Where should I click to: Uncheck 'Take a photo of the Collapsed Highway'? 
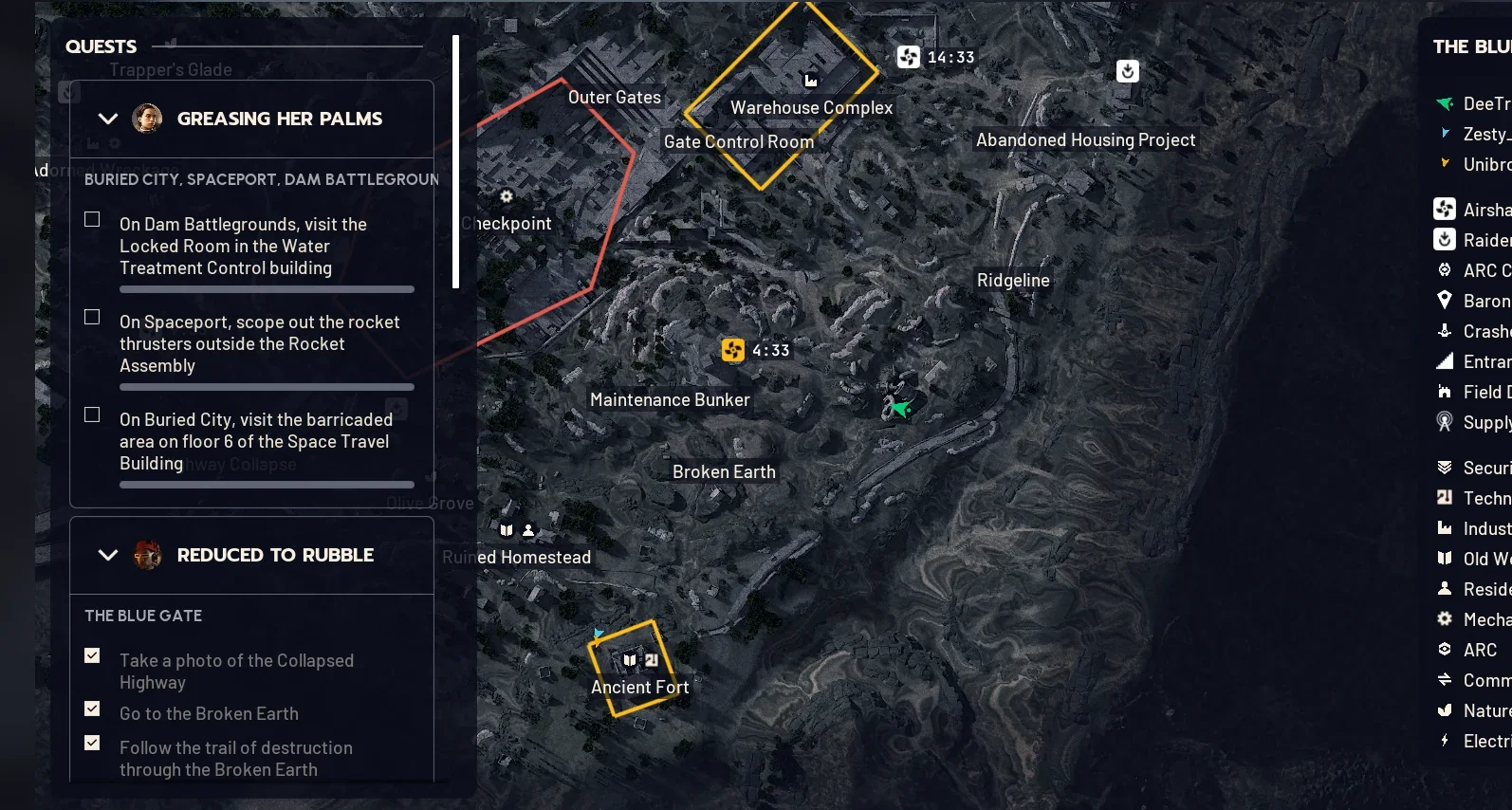[91, 654]
